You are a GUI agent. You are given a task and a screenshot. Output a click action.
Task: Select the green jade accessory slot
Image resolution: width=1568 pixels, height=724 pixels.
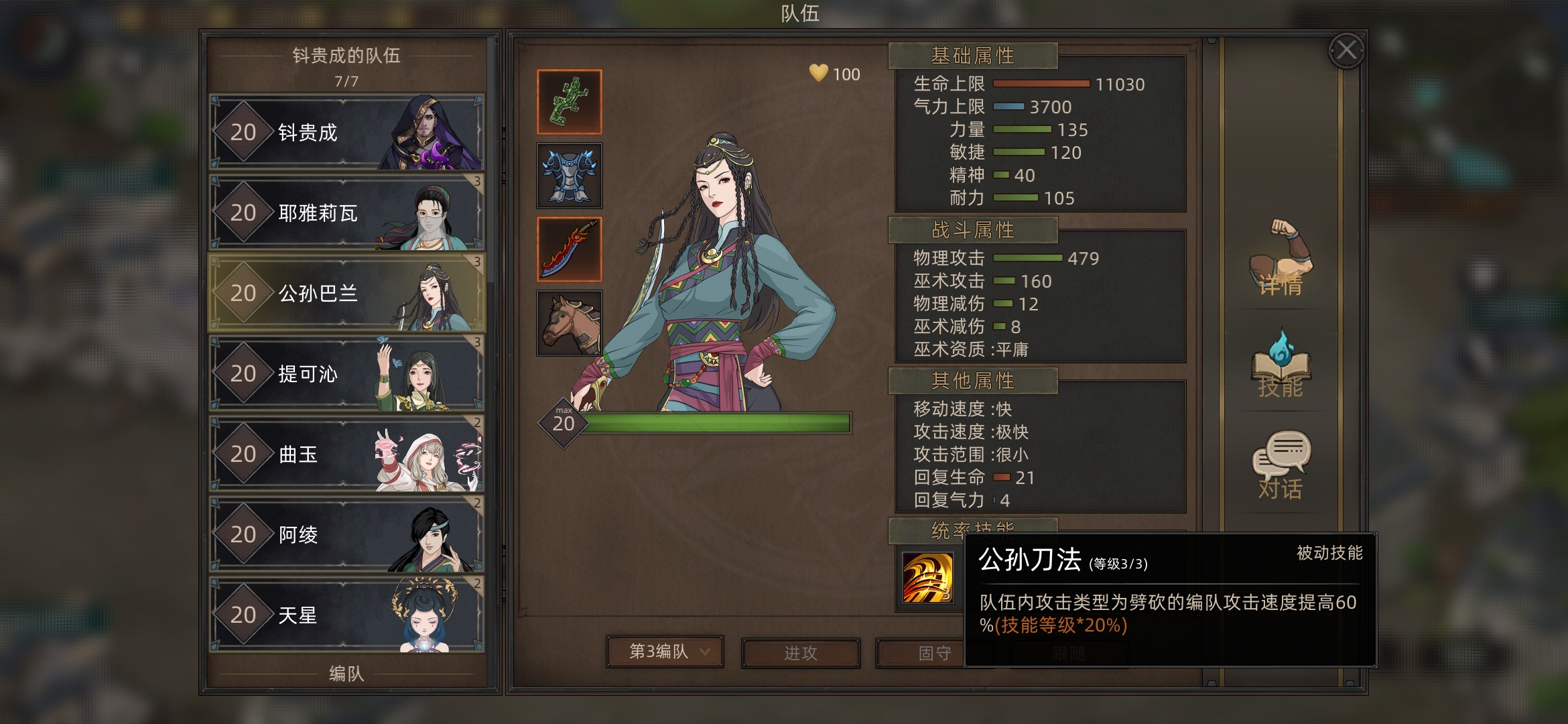pyautogui.click(x=569, y=102)
